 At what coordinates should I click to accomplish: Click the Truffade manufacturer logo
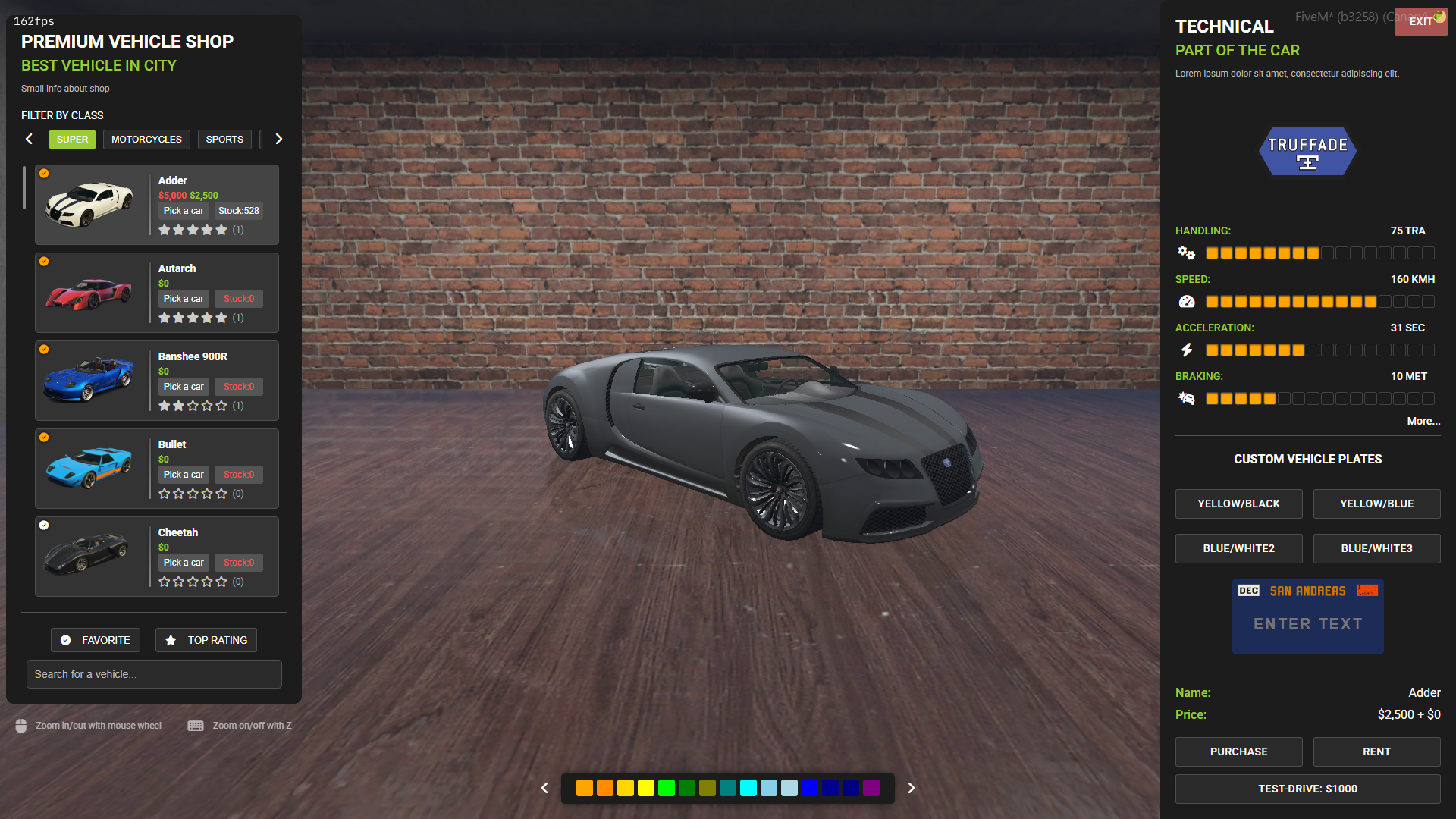pos(1307,151)
